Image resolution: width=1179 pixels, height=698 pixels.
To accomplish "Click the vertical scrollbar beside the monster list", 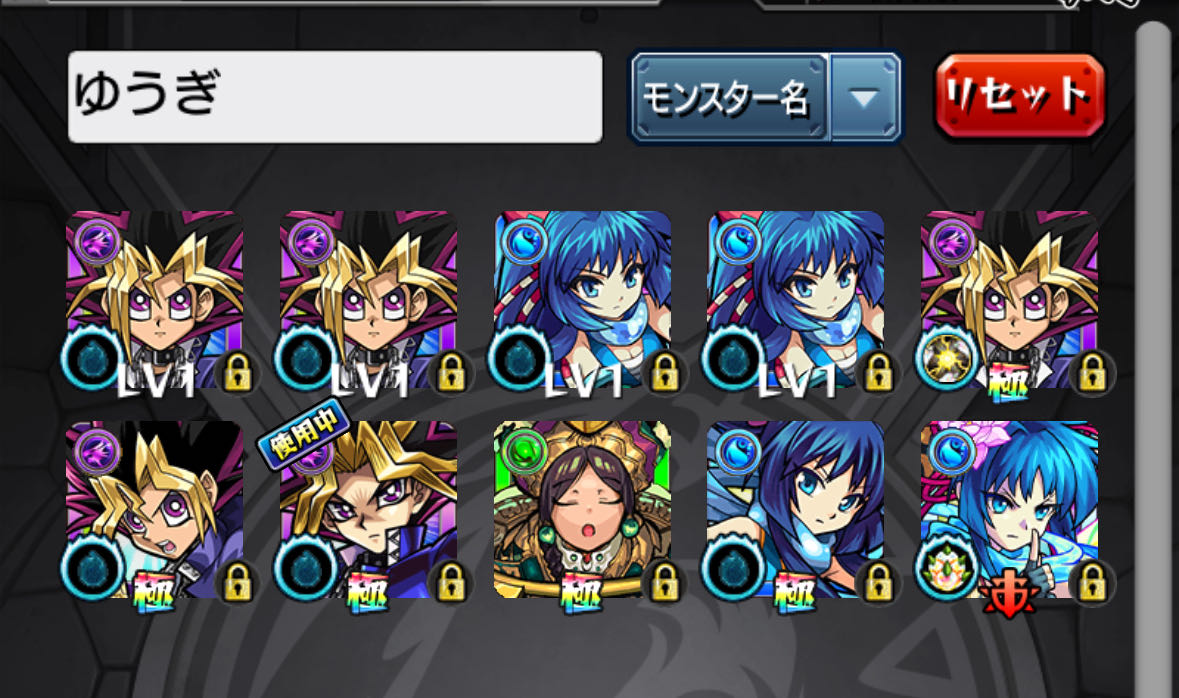I will click(1154, 300).
